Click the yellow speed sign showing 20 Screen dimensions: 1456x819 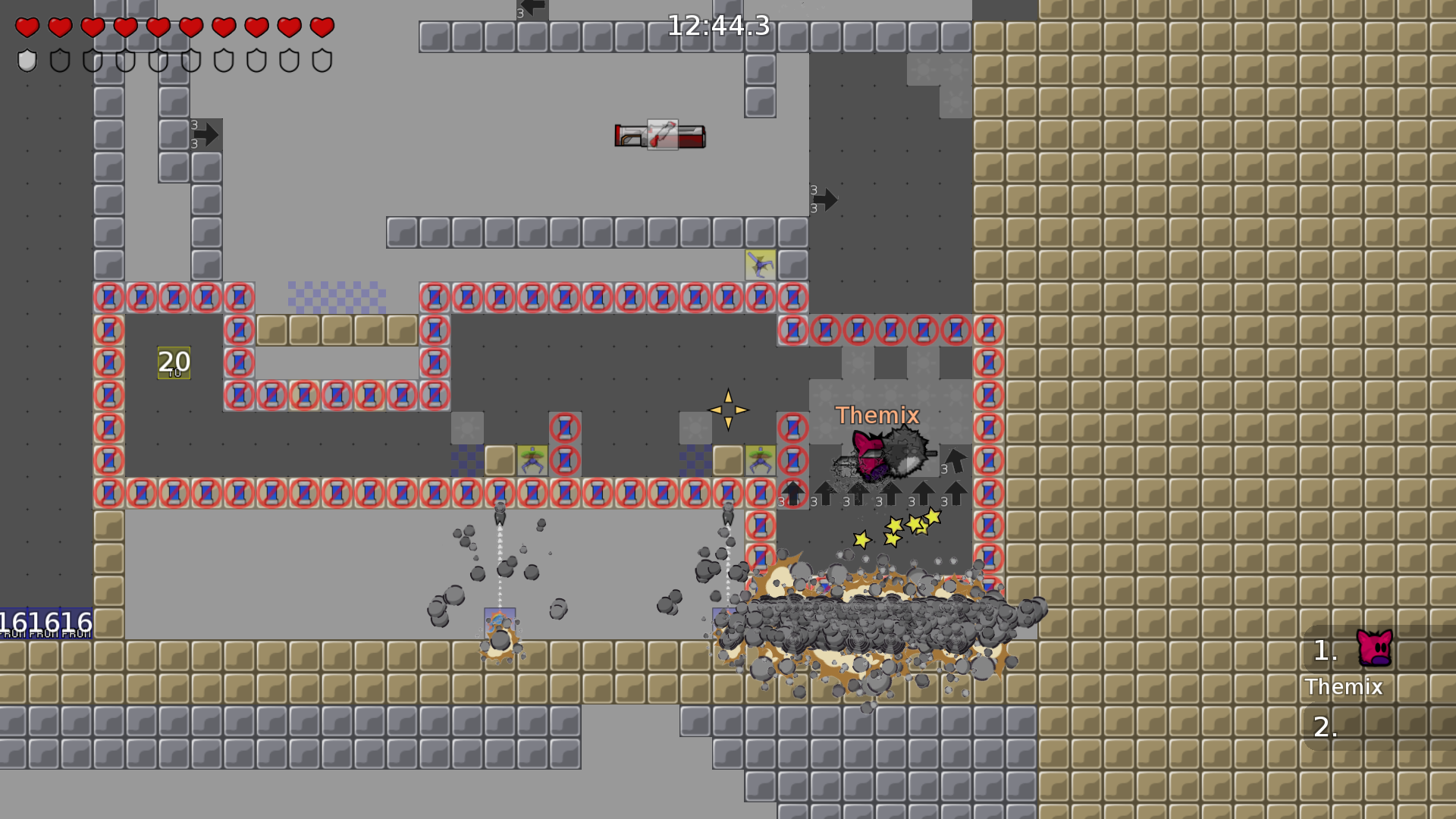[174, 362]
